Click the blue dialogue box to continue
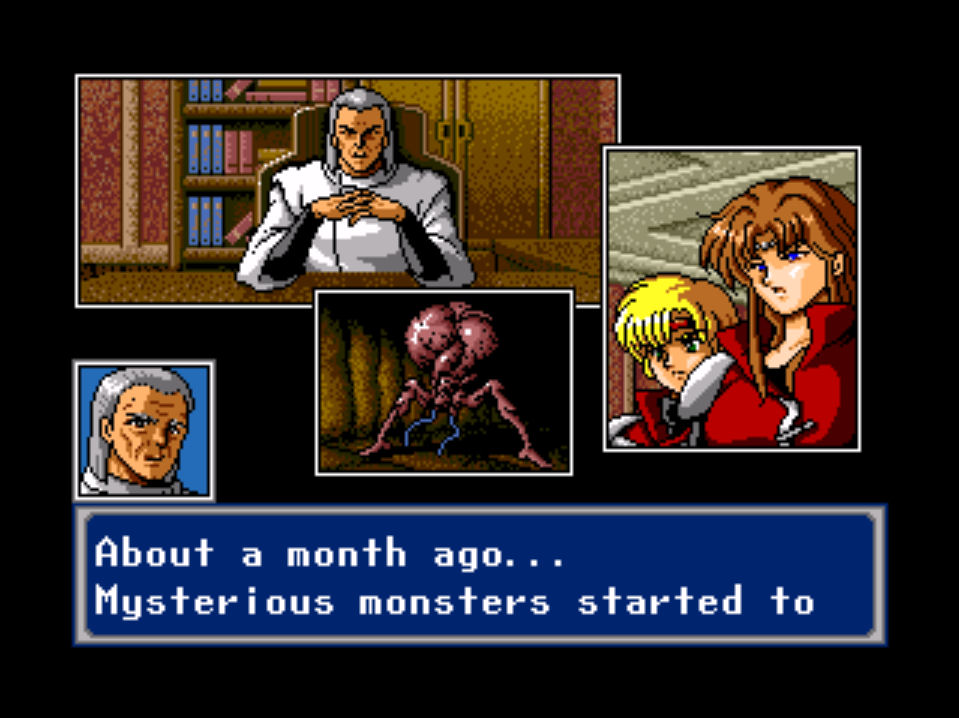Screen dimensions: 959x718 click(480, 575)
